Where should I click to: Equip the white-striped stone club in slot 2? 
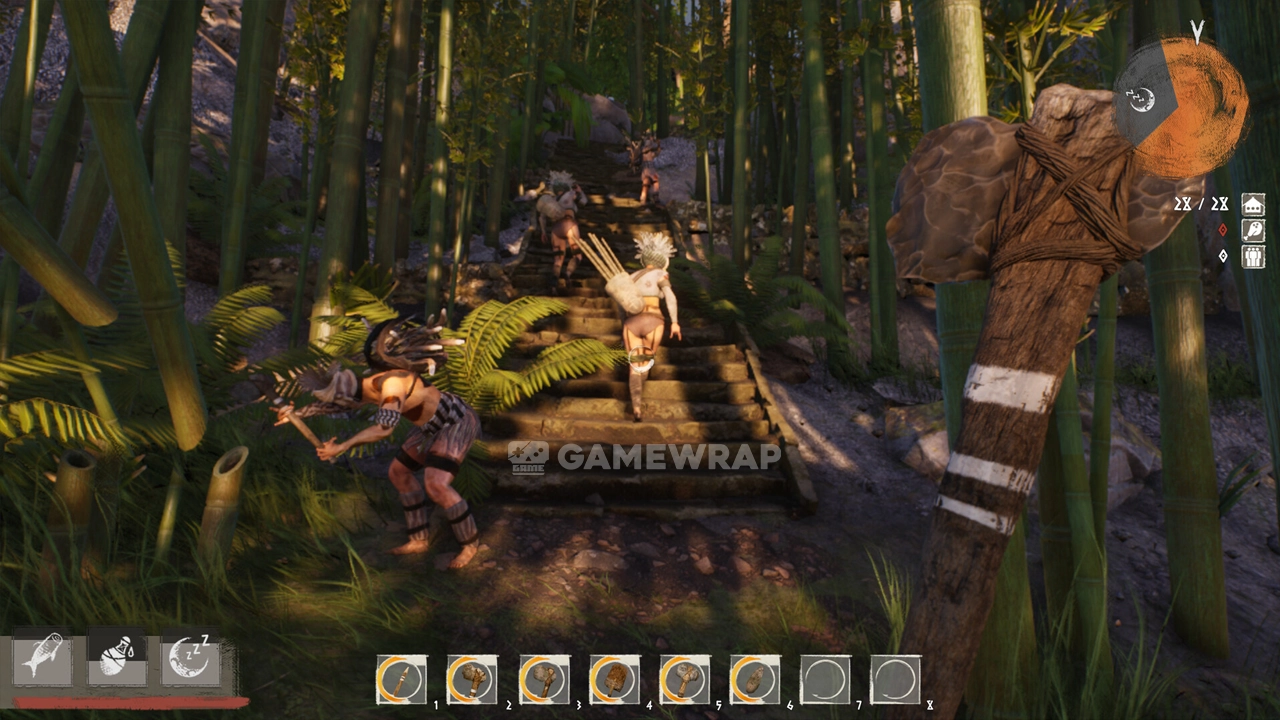[472, 680]
